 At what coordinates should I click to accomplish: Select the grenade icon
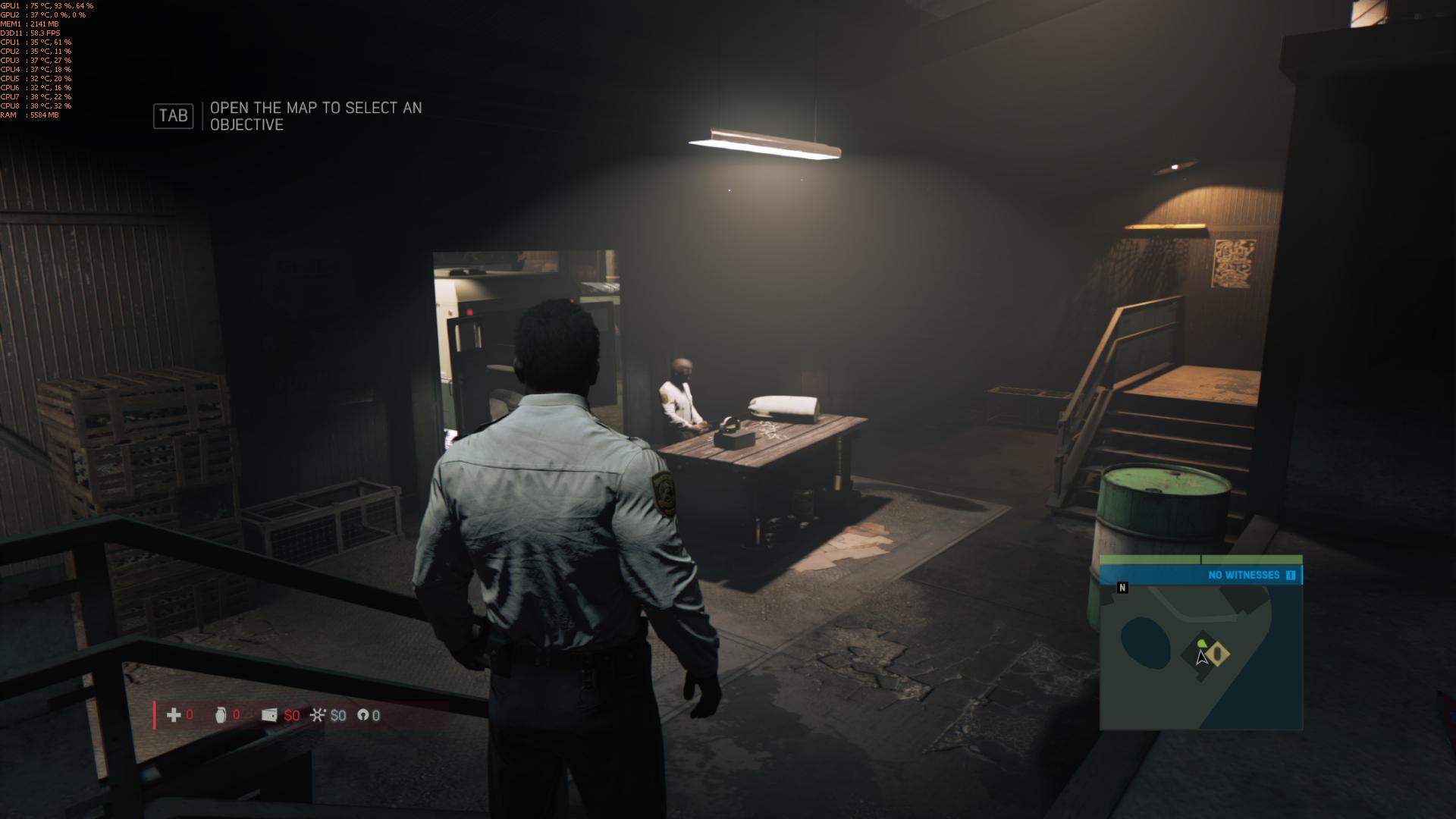221,715
